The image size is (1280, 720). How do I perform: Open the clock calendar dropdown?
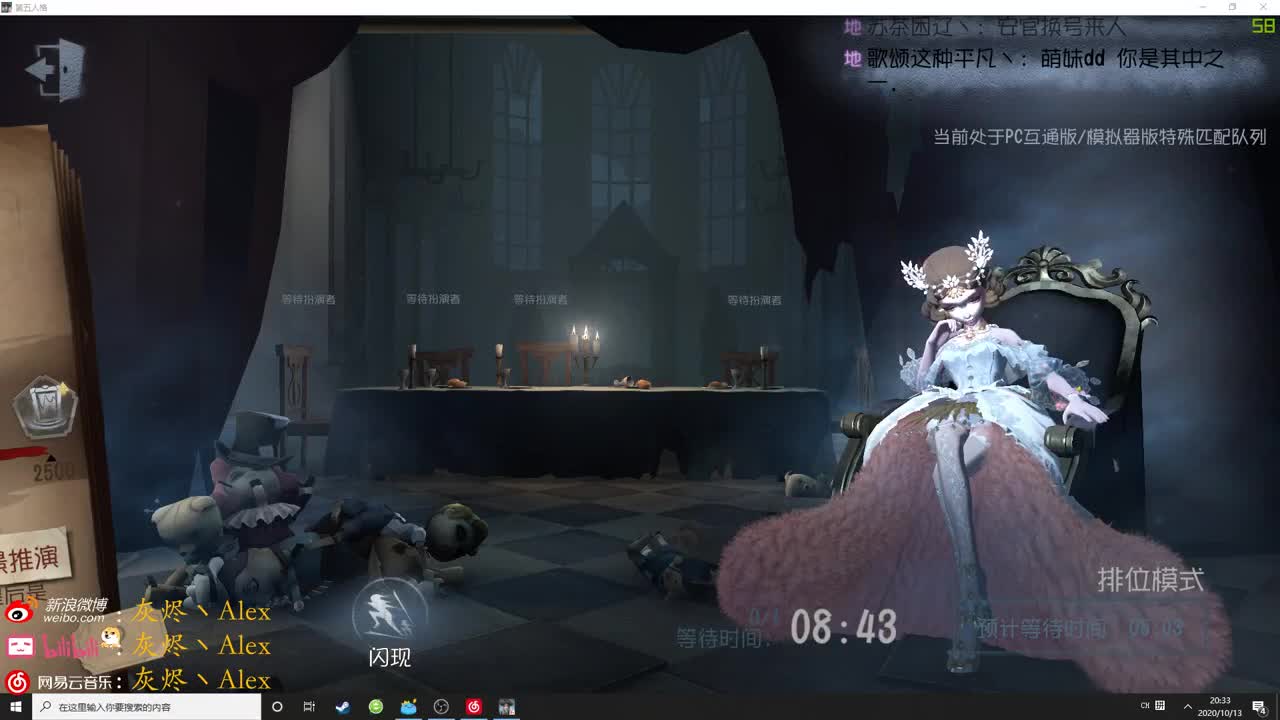[1218, 707]
